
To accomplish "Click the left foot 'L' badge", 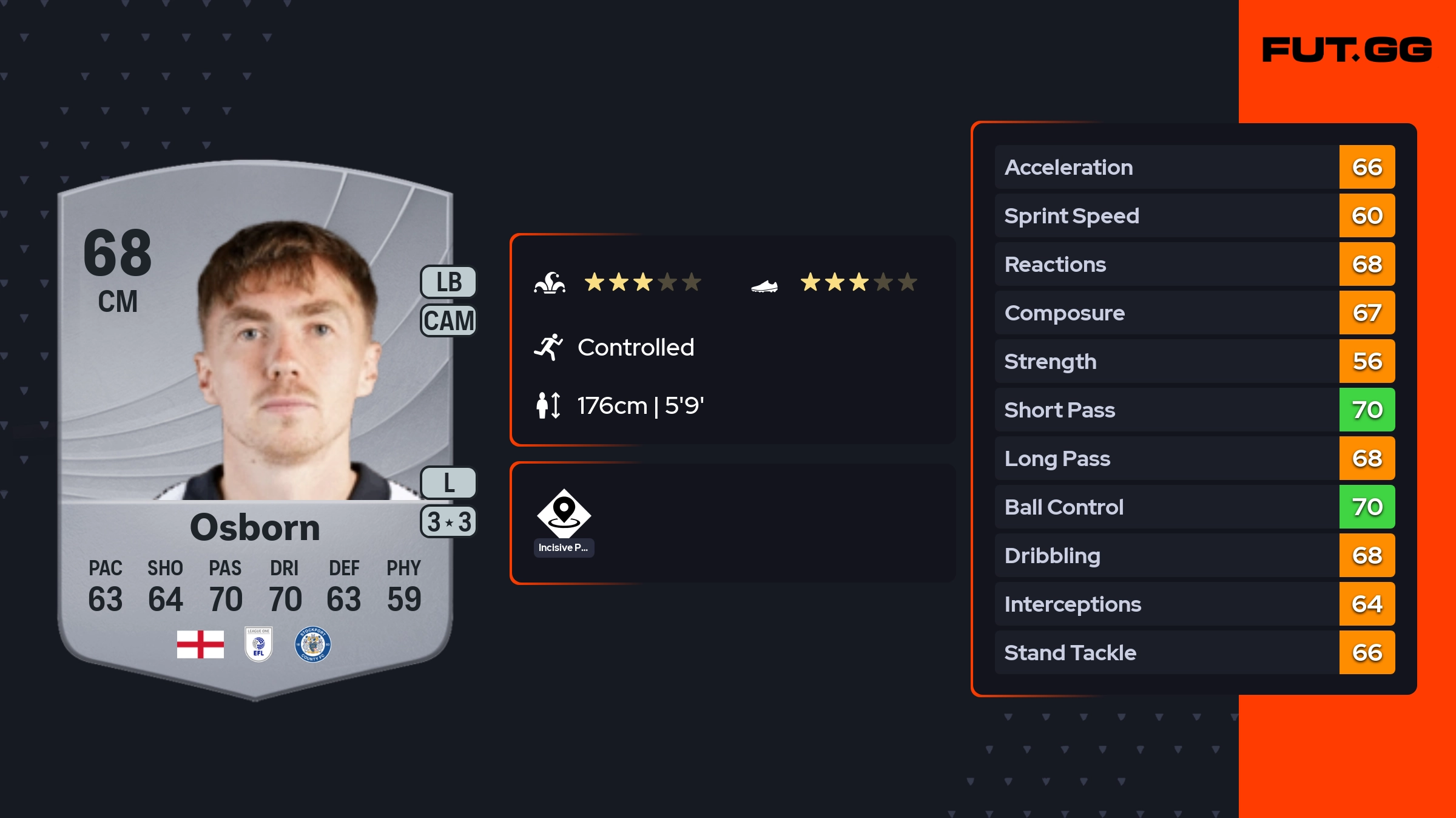I will tap(448, 483).
